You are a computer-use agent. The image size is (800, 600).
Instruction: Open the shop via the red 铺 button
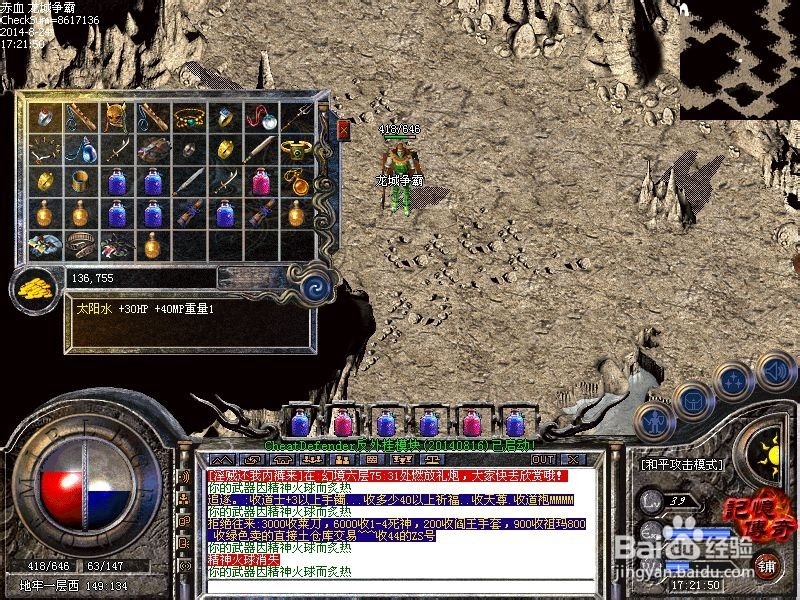click(768, 563)
